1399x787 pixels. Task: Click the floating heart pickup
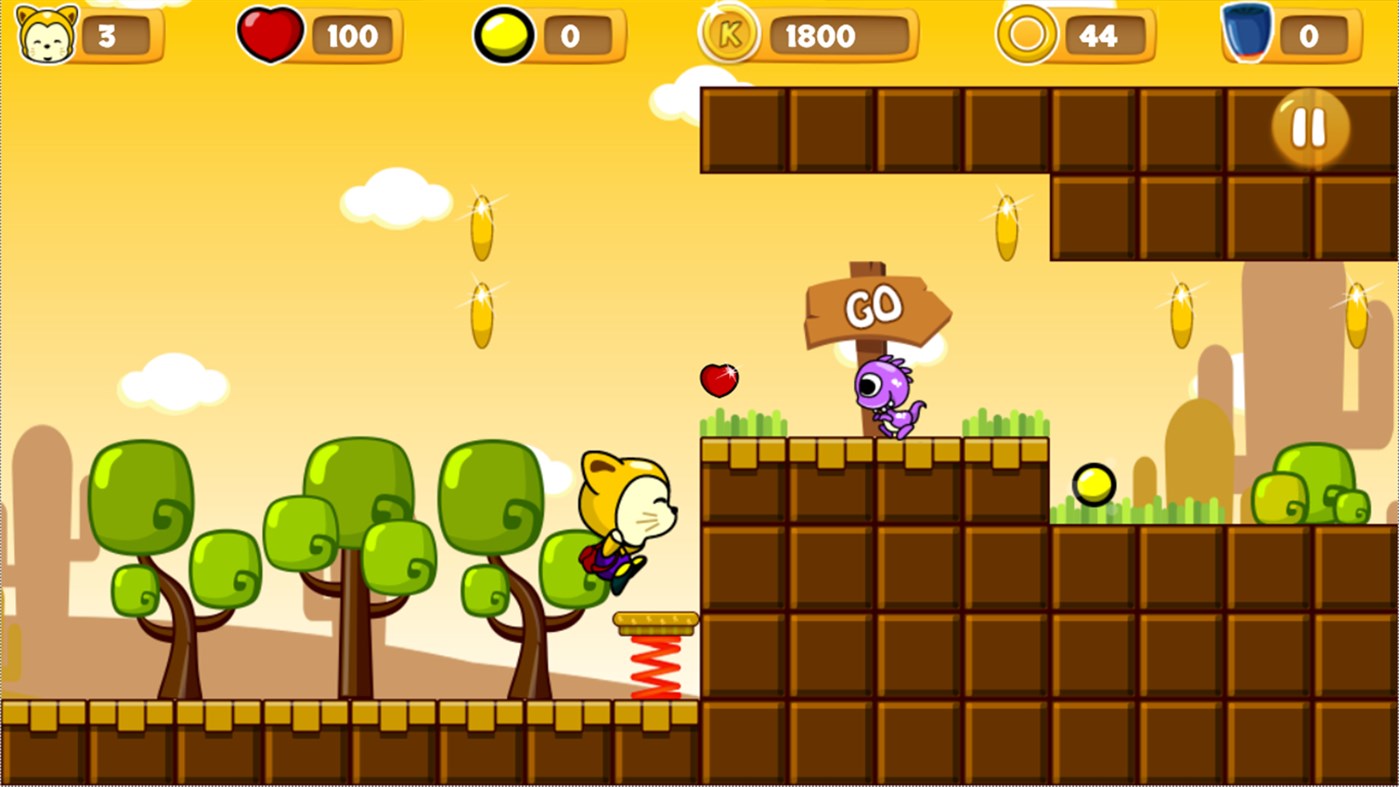click(x=719, y=381)
